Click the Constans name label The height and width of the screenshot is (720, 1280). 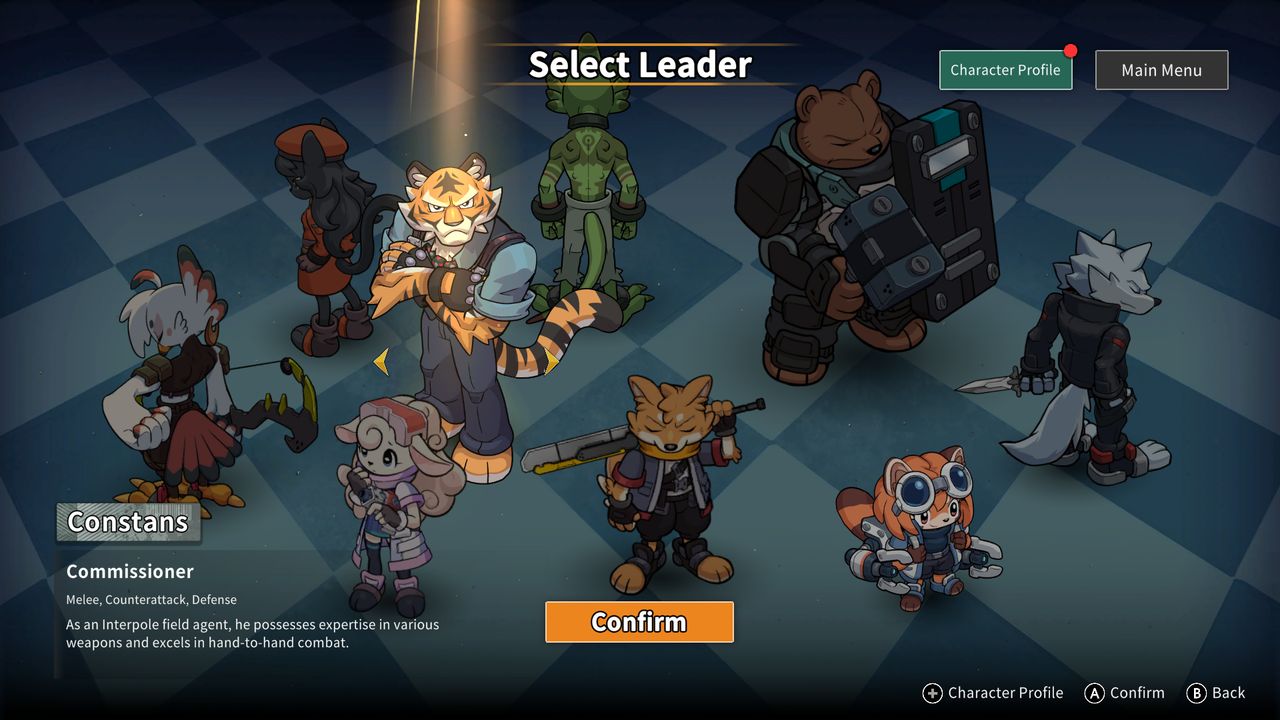point(127,521)
